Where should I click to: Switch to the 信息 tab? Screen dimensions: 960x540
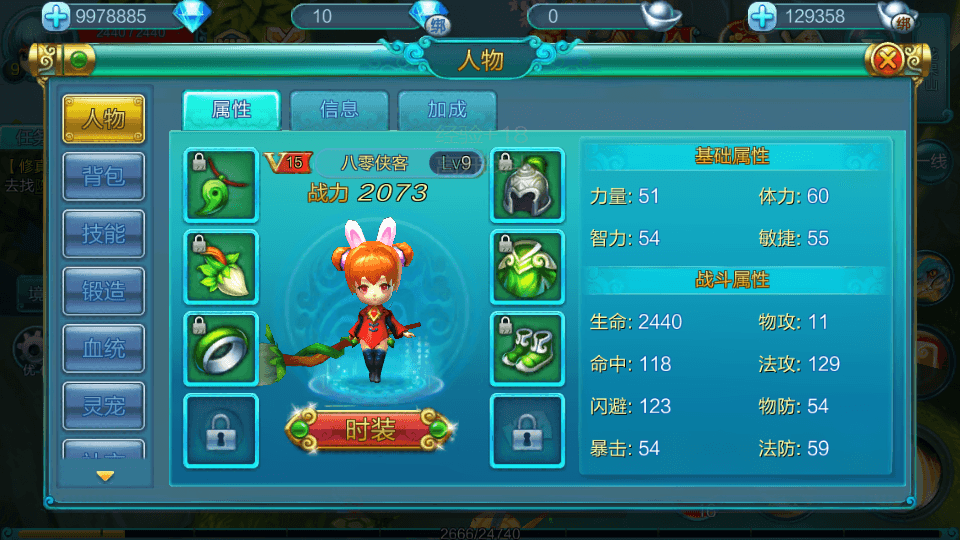pyautogui.click(x=339, y=110)
